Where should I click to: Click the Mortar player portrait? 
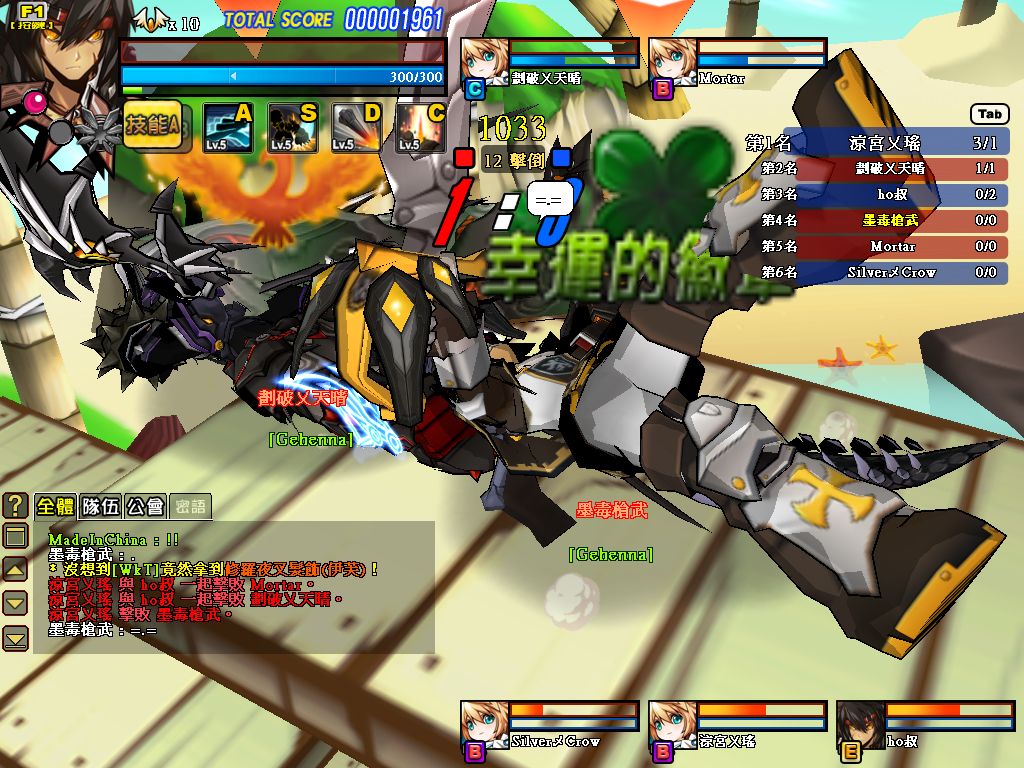[x=671, y=62]
